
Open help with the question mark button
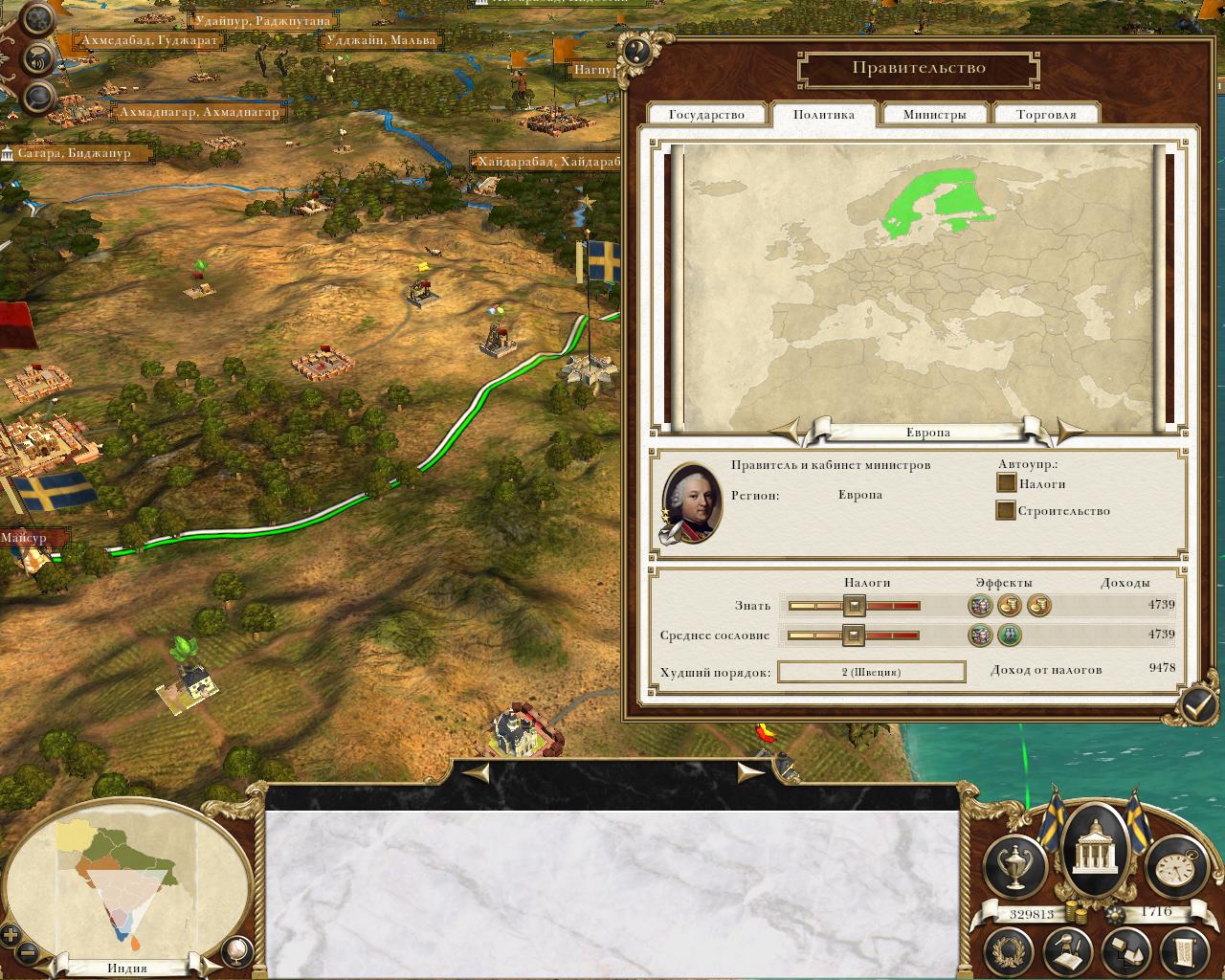pyautogui.click(x=638, y=52)
